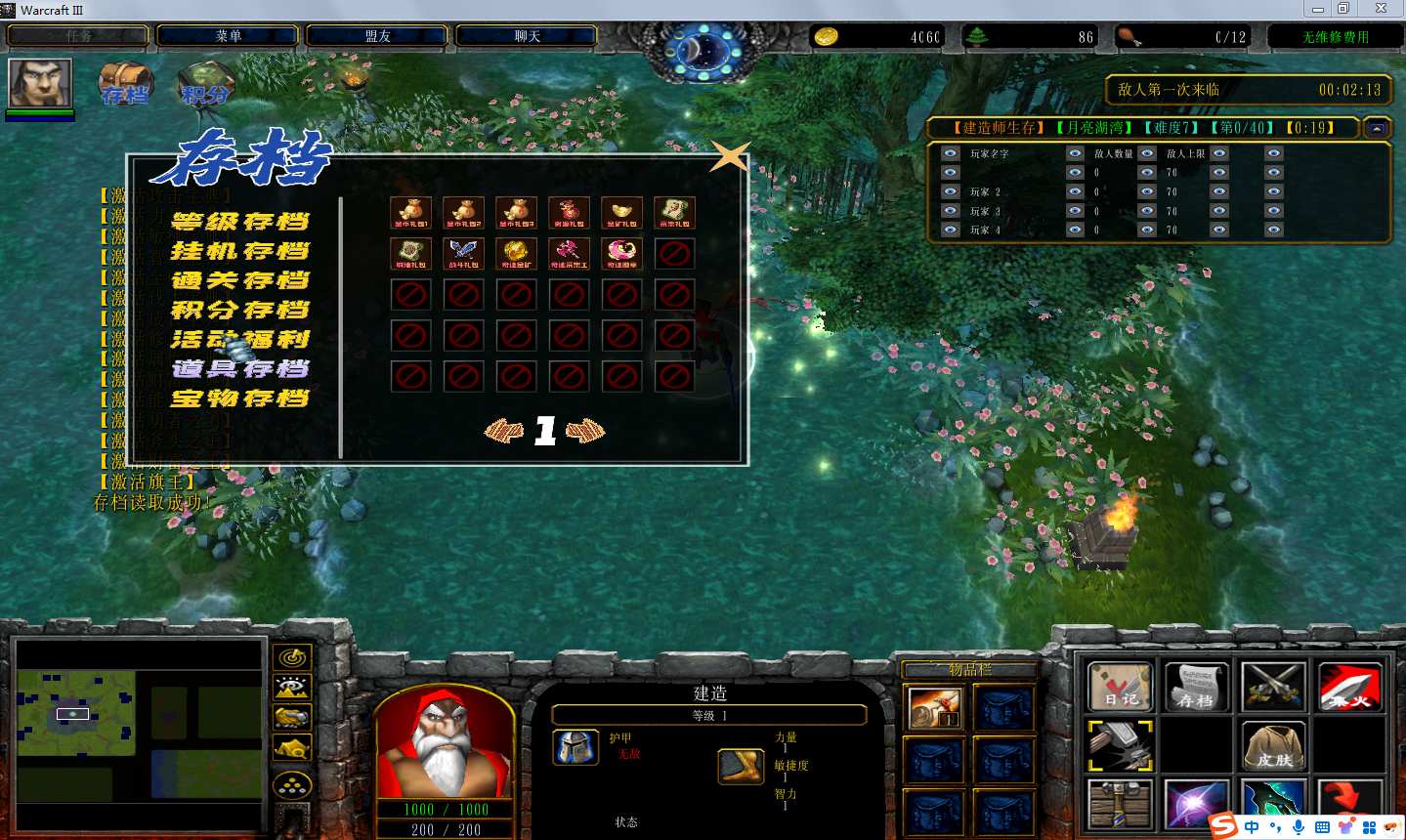Select the crossed blue swords 战斗礼包 icon
This screenshot has width=1406, height=840.
(464, 253)
